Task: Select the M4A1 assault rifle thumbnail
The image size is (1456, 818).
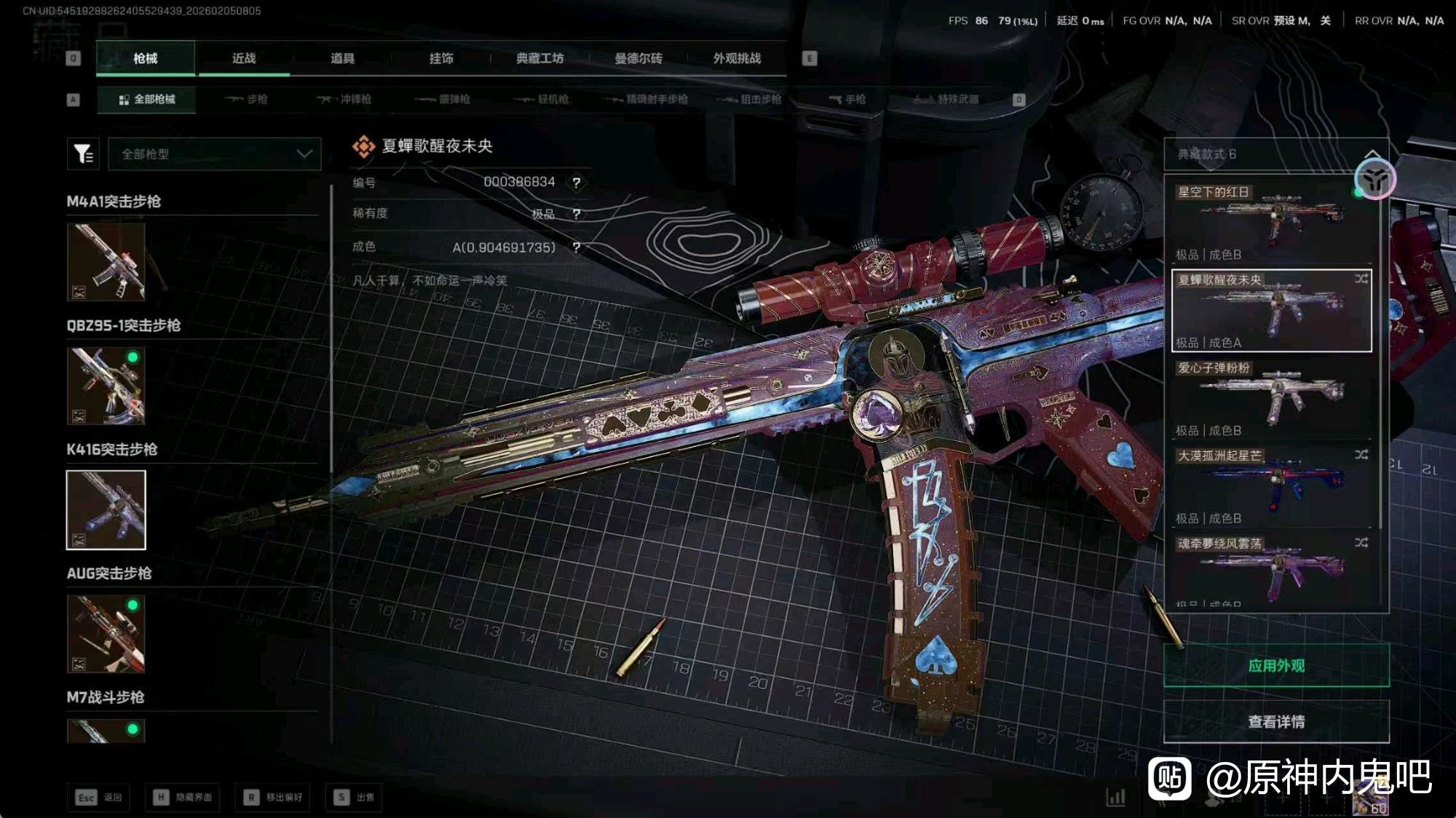Action: point(106,262)
